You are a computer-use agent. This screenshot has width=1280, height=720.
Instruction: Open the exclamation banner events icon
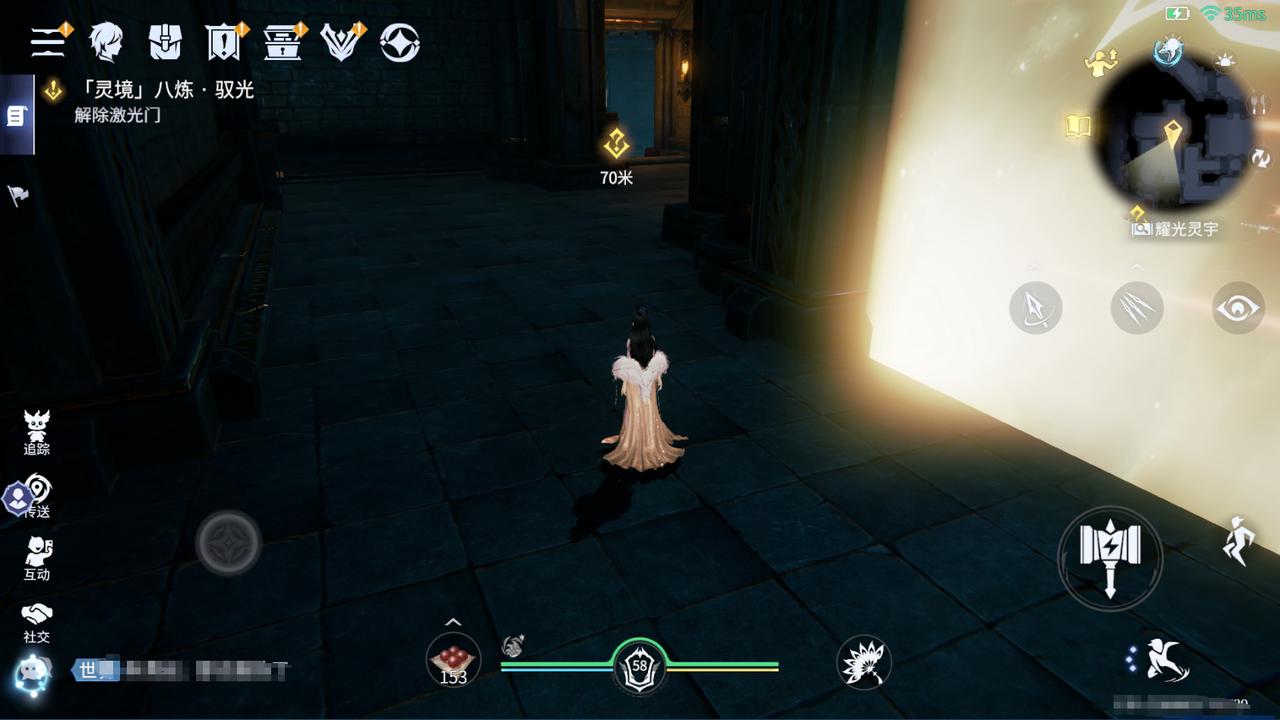click(222, 42)
